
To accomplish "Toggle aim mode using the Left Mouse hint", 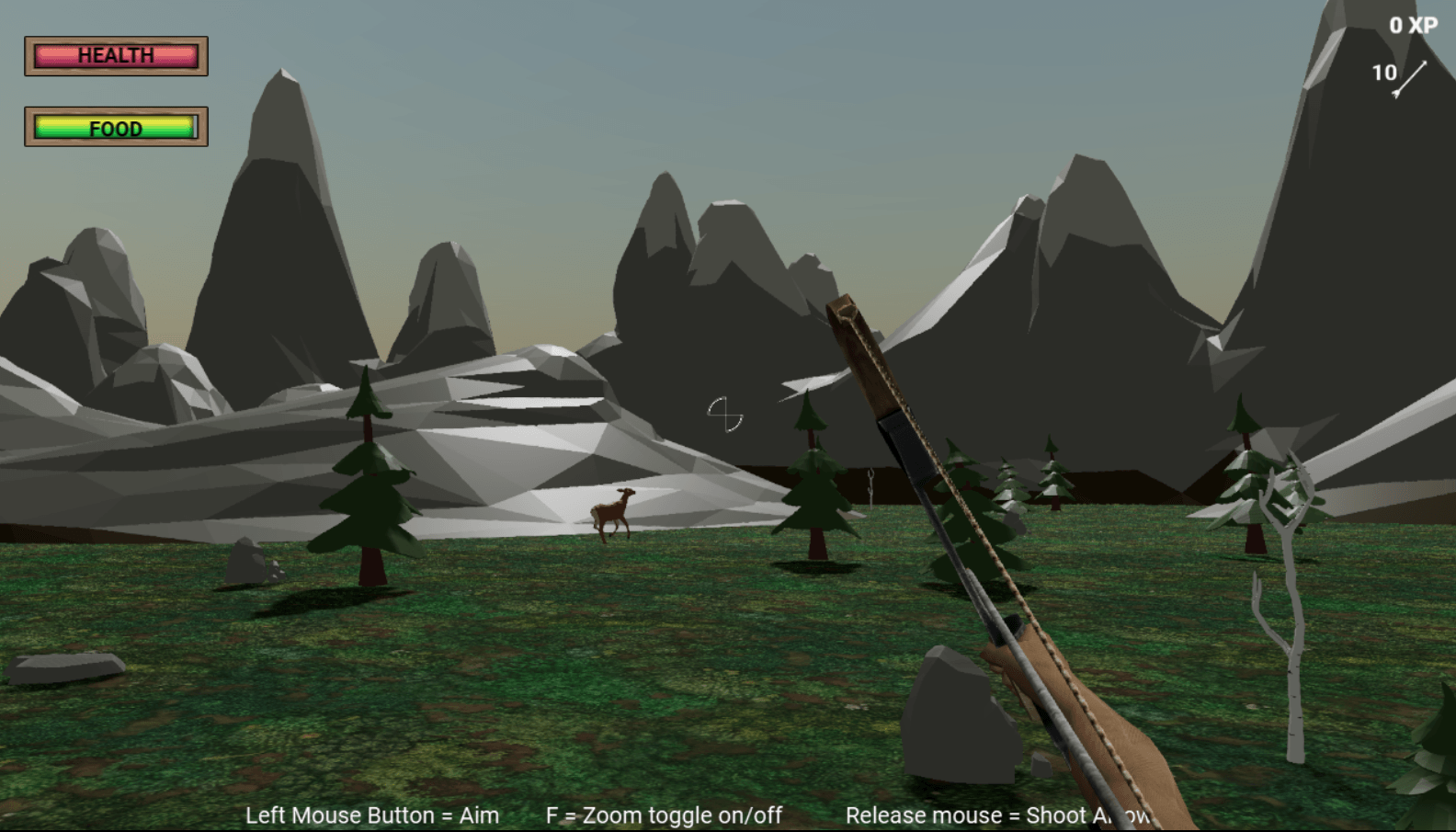I will (371, 815).
